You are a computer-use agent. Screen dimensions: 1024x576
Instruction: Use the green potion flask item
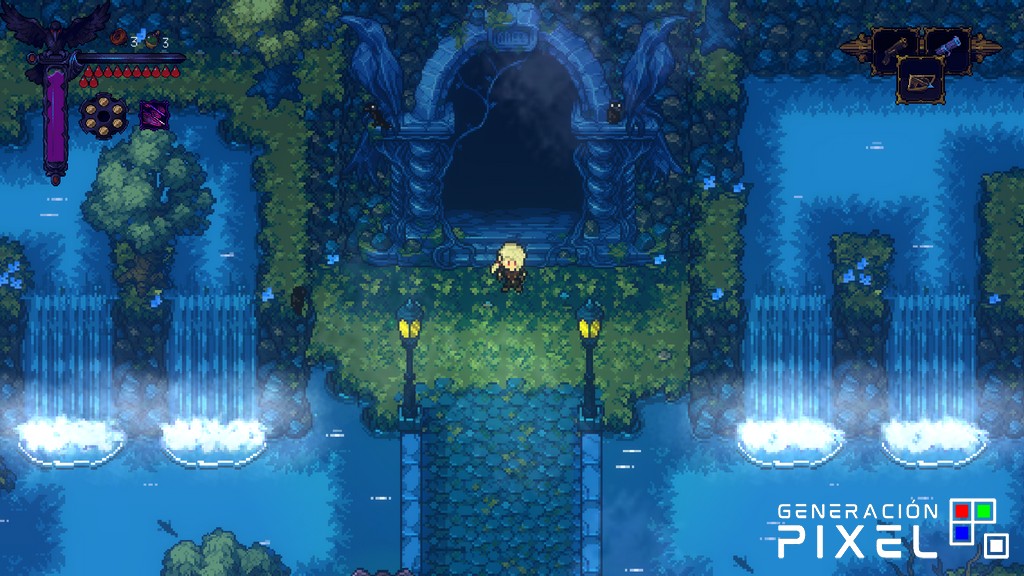coord(151,41)
